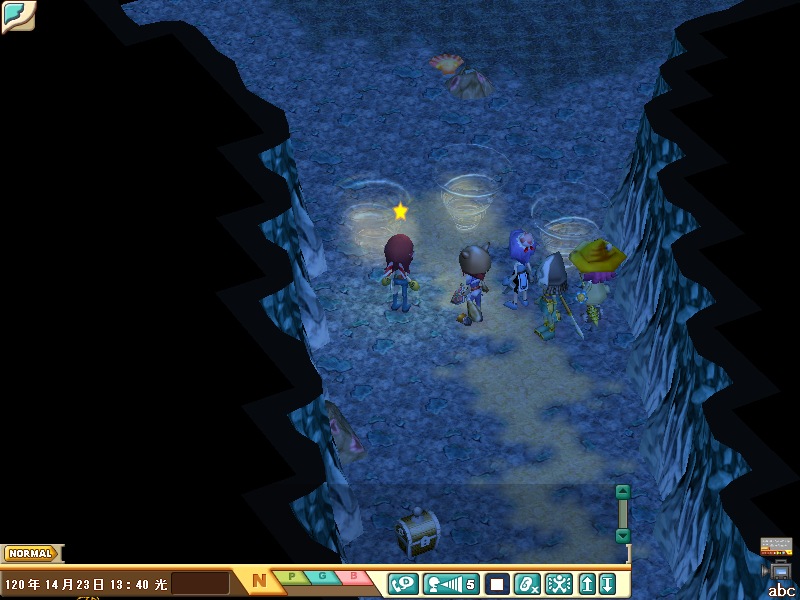Toggle the abc input mode indicator

(781, 591)
